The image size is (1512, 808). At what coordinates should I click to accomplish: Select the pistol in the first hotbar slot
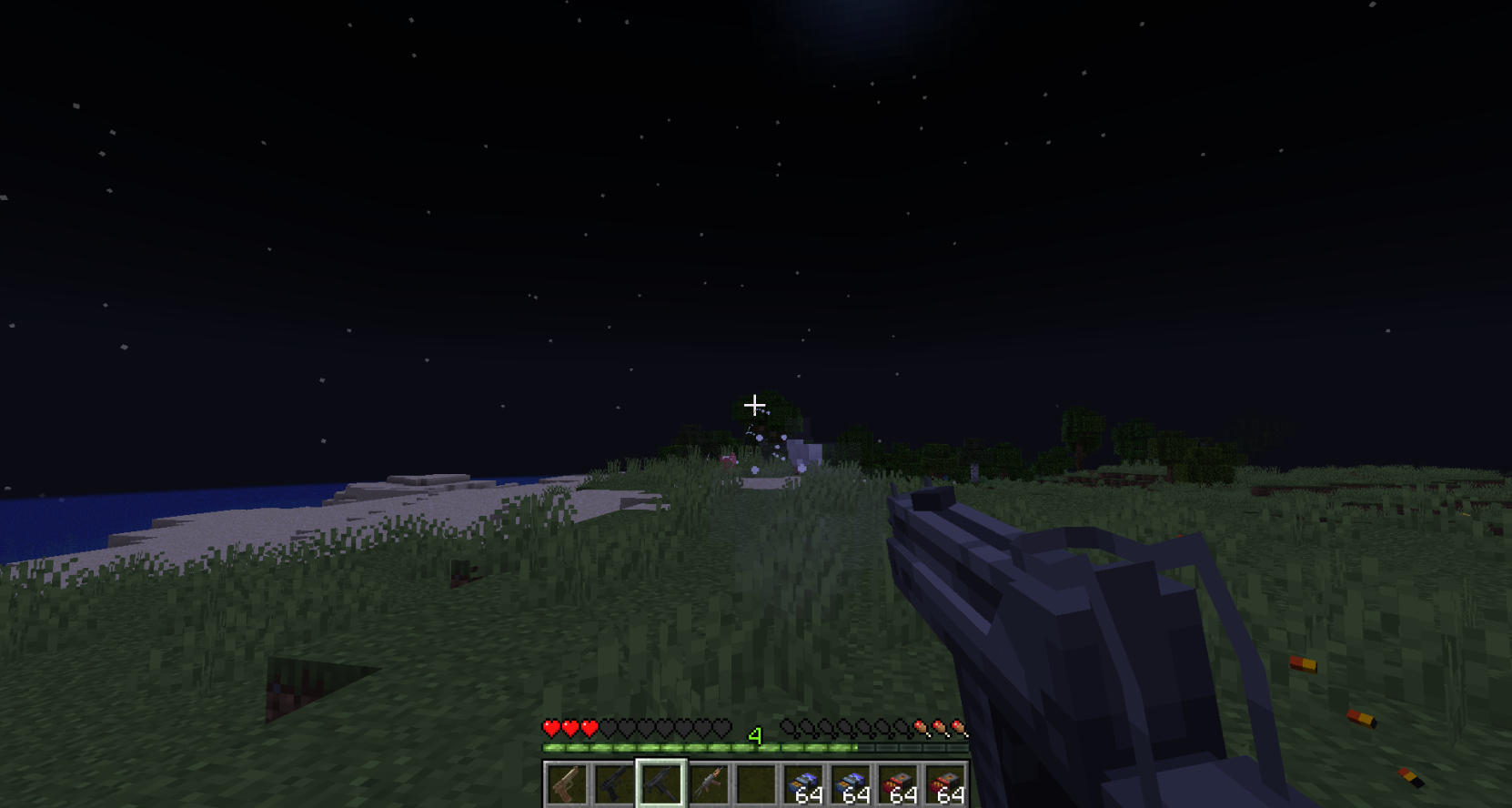566,783
